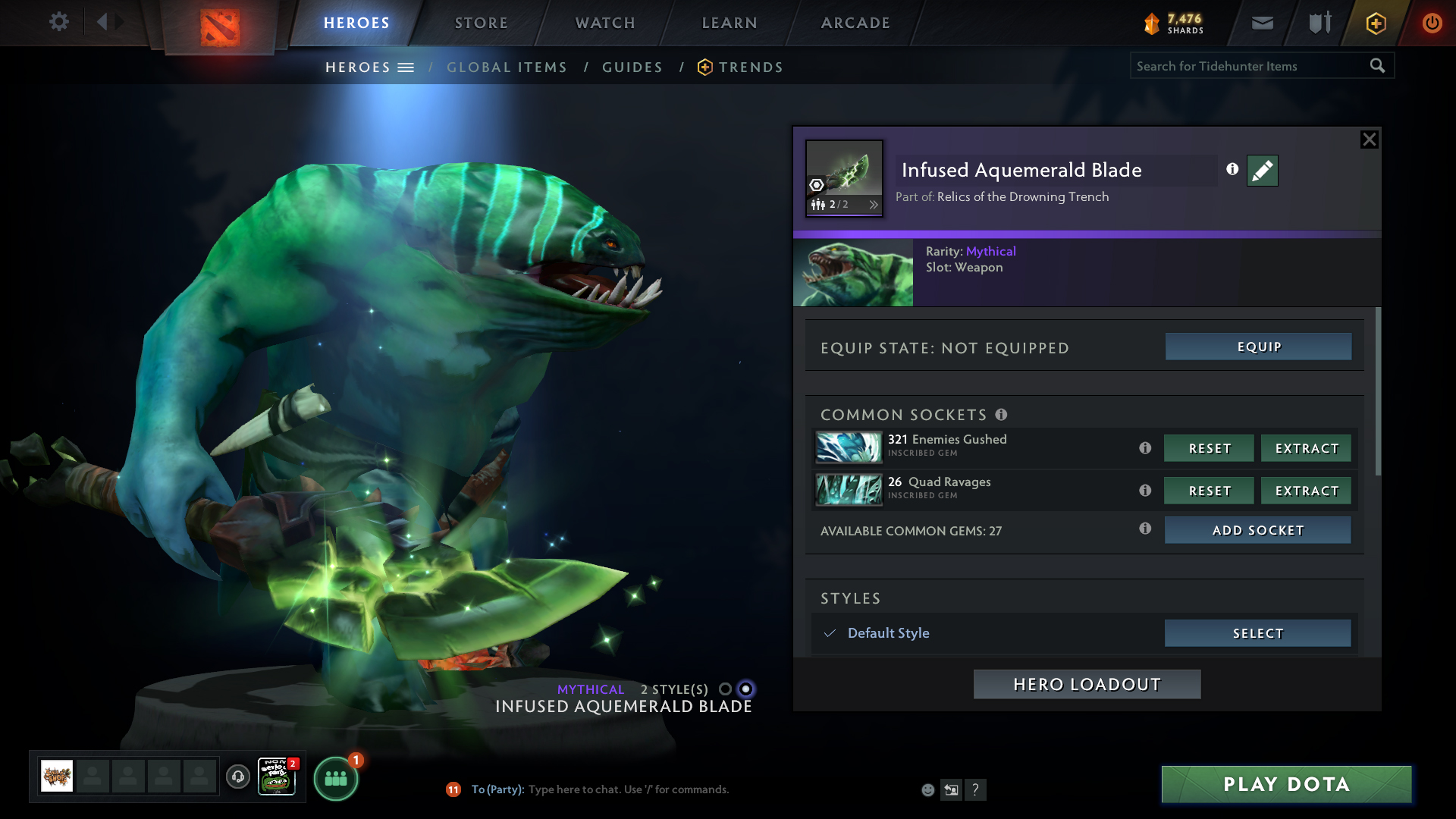This screenshot has height=819, width=1456.
Task: Reset the Enemies Gushed gem
Action: point(1209,448)
